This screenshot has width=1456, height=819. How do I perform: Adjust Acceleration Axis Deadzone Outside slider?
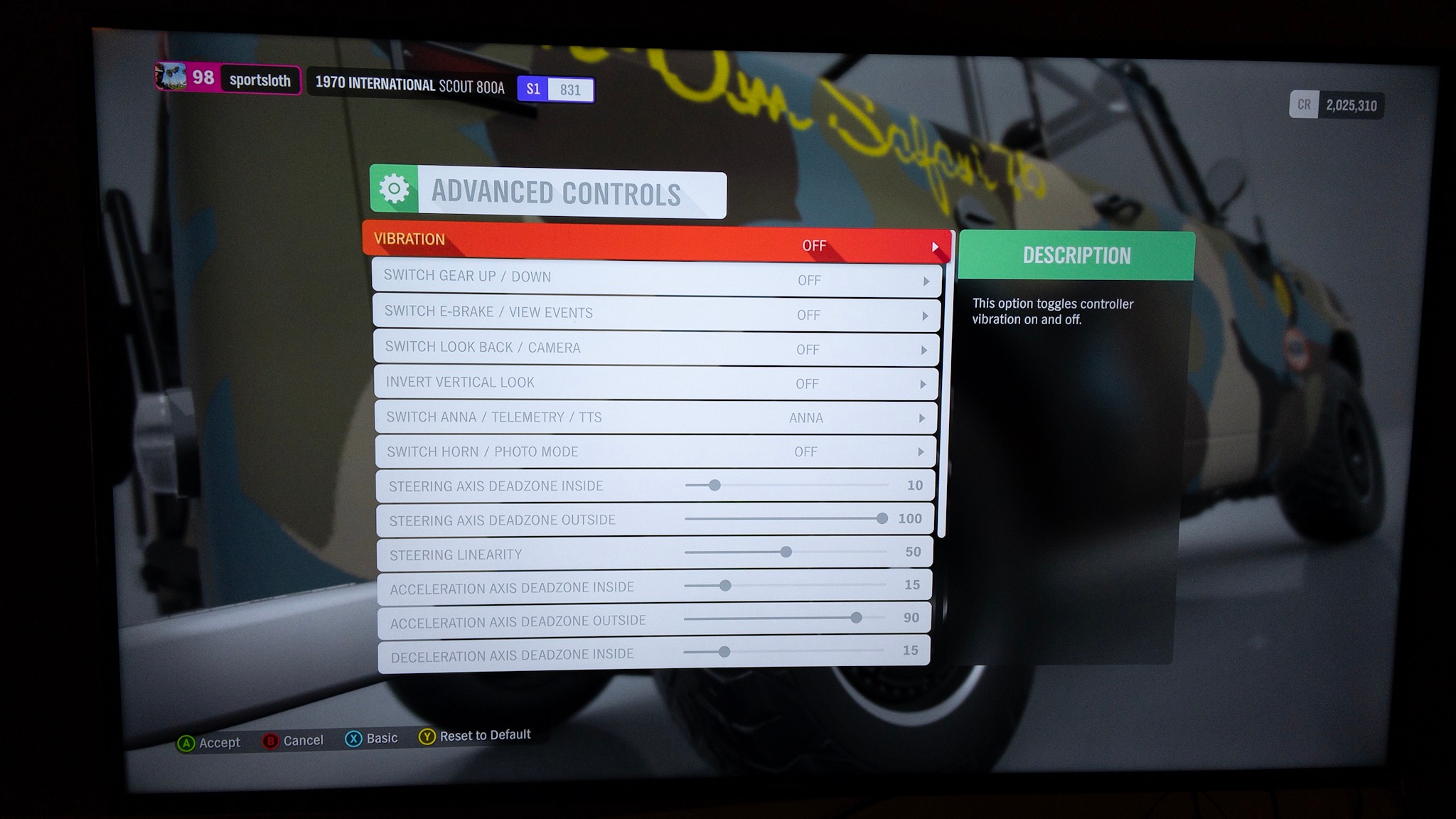pyautogui.click(x=856, y=618)
